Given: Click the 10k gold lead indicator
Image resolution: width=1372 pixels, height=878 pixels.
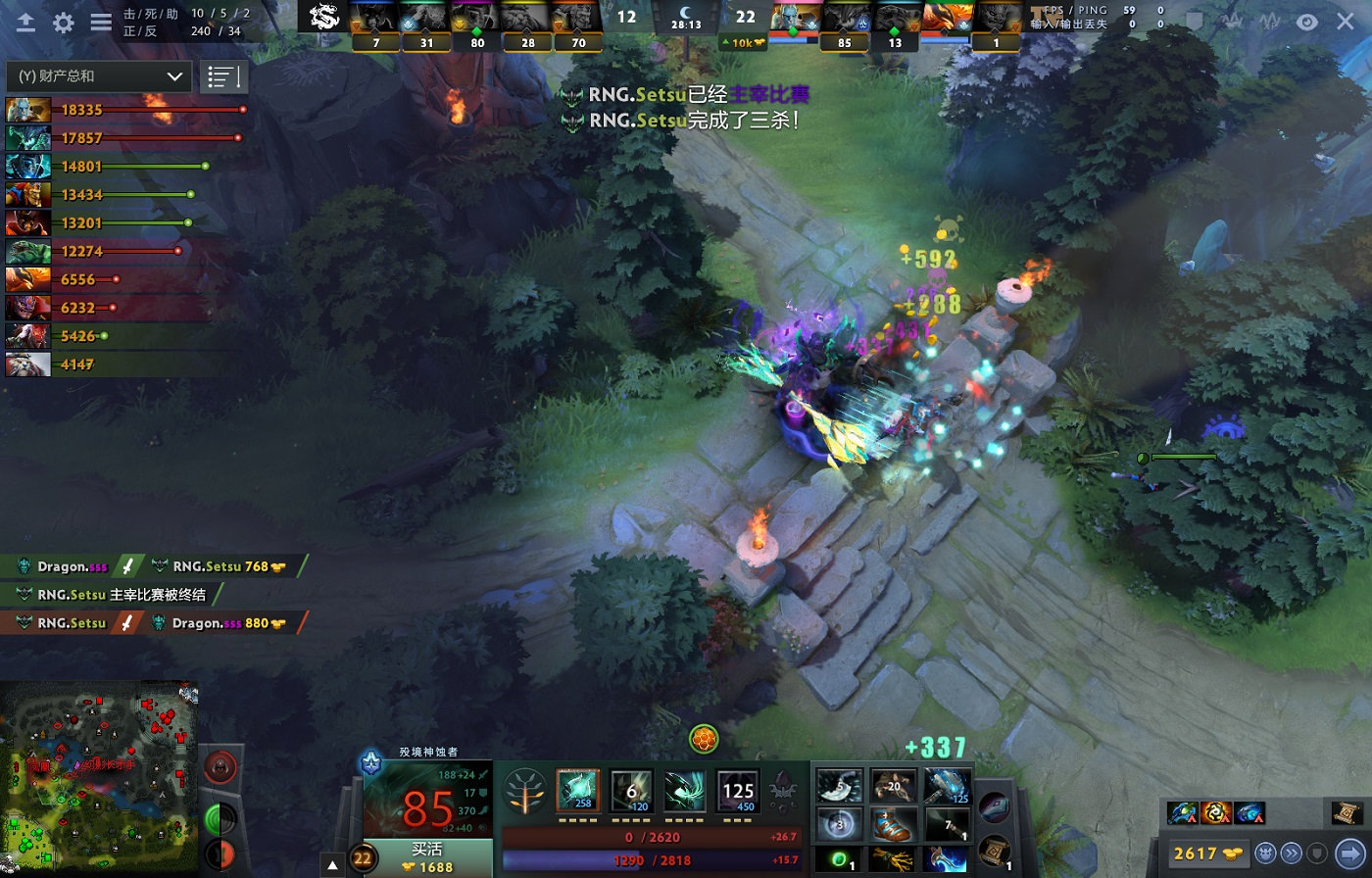Looking at the screenshot, I should 744,43.
